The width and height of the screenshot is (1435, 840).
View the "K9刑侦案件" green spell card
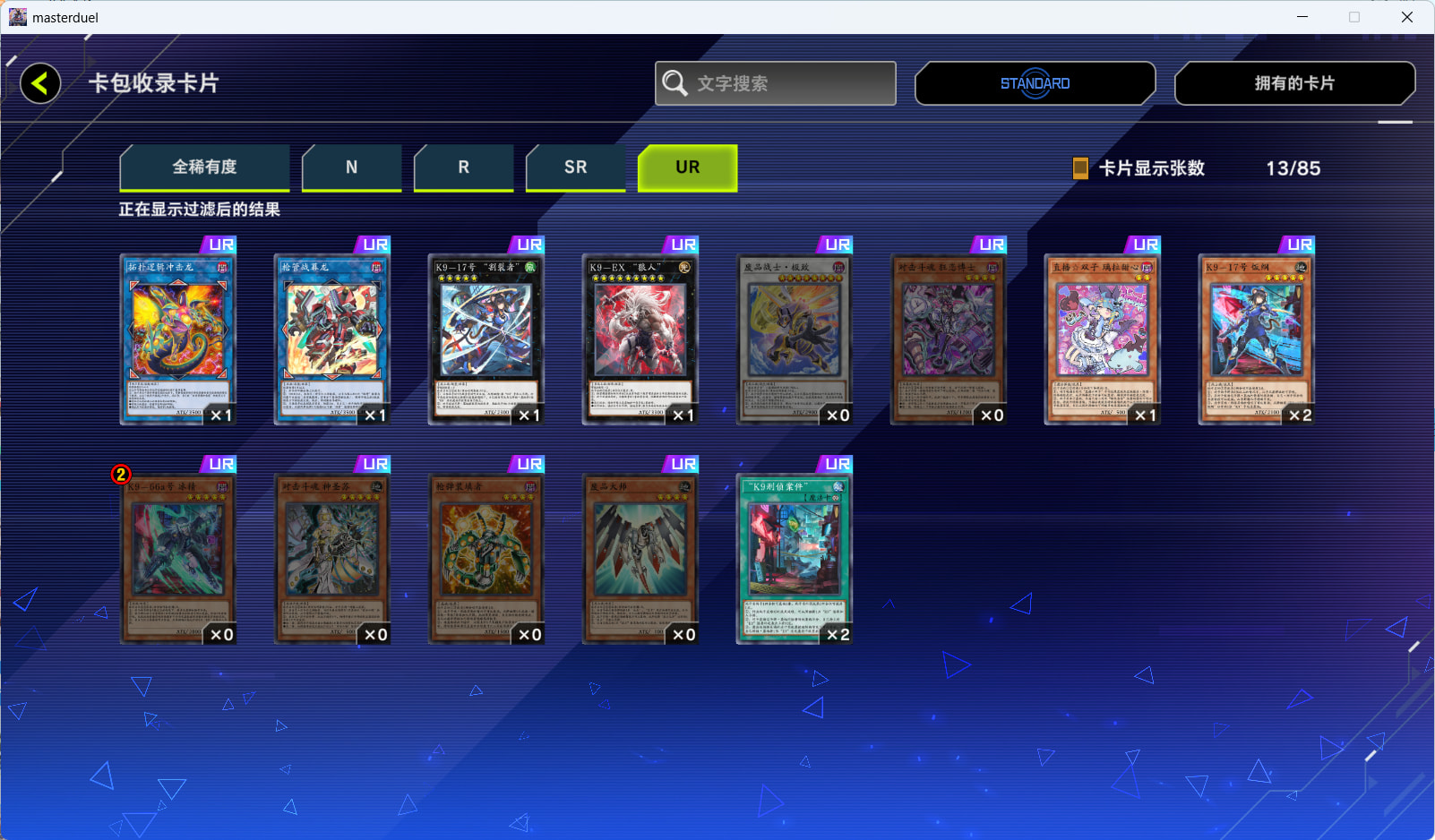(x=795, y=558)
